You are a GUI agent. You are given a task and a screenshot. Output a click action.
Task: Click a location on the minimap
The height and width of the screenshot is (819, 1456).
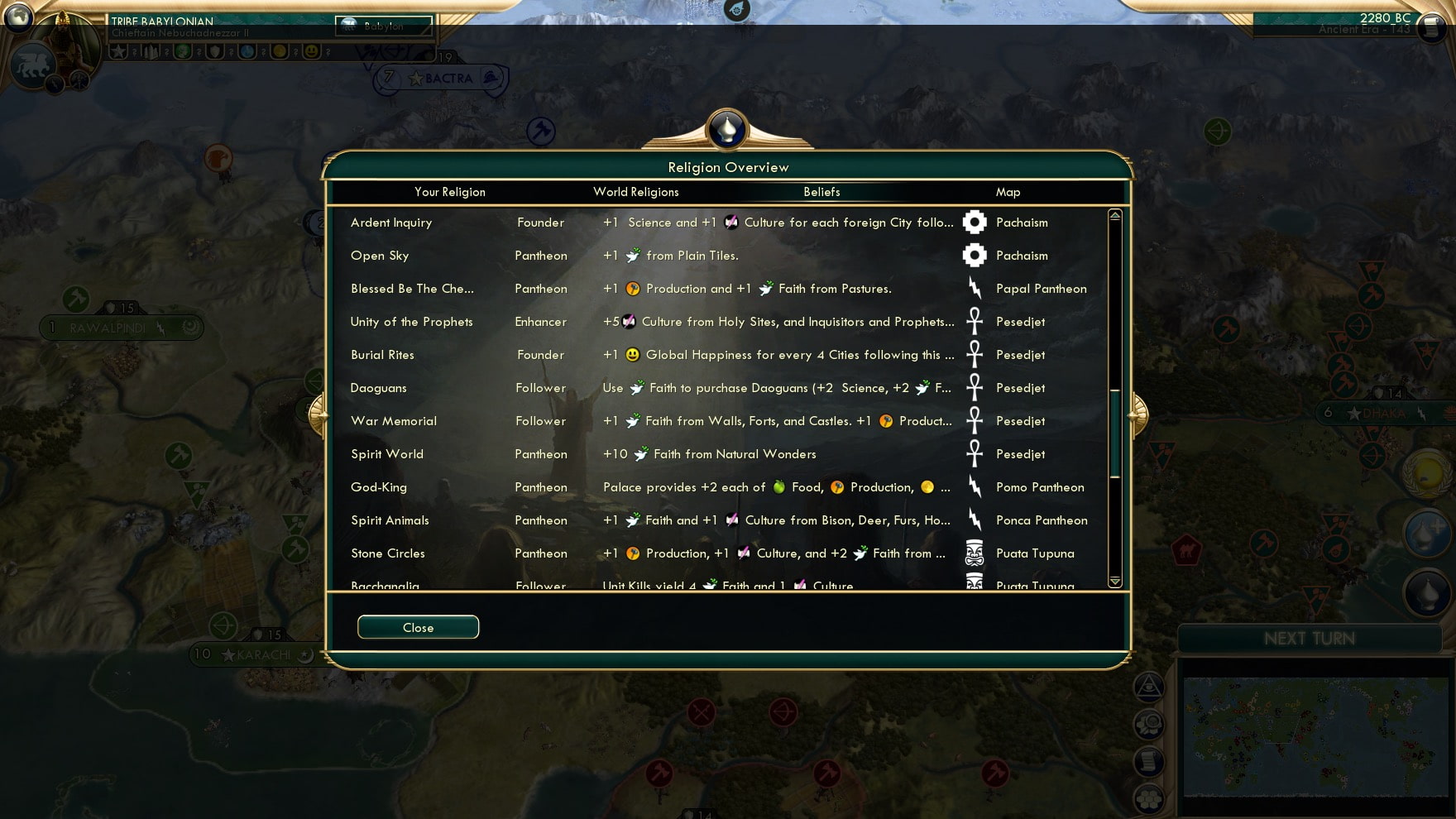1315,736
